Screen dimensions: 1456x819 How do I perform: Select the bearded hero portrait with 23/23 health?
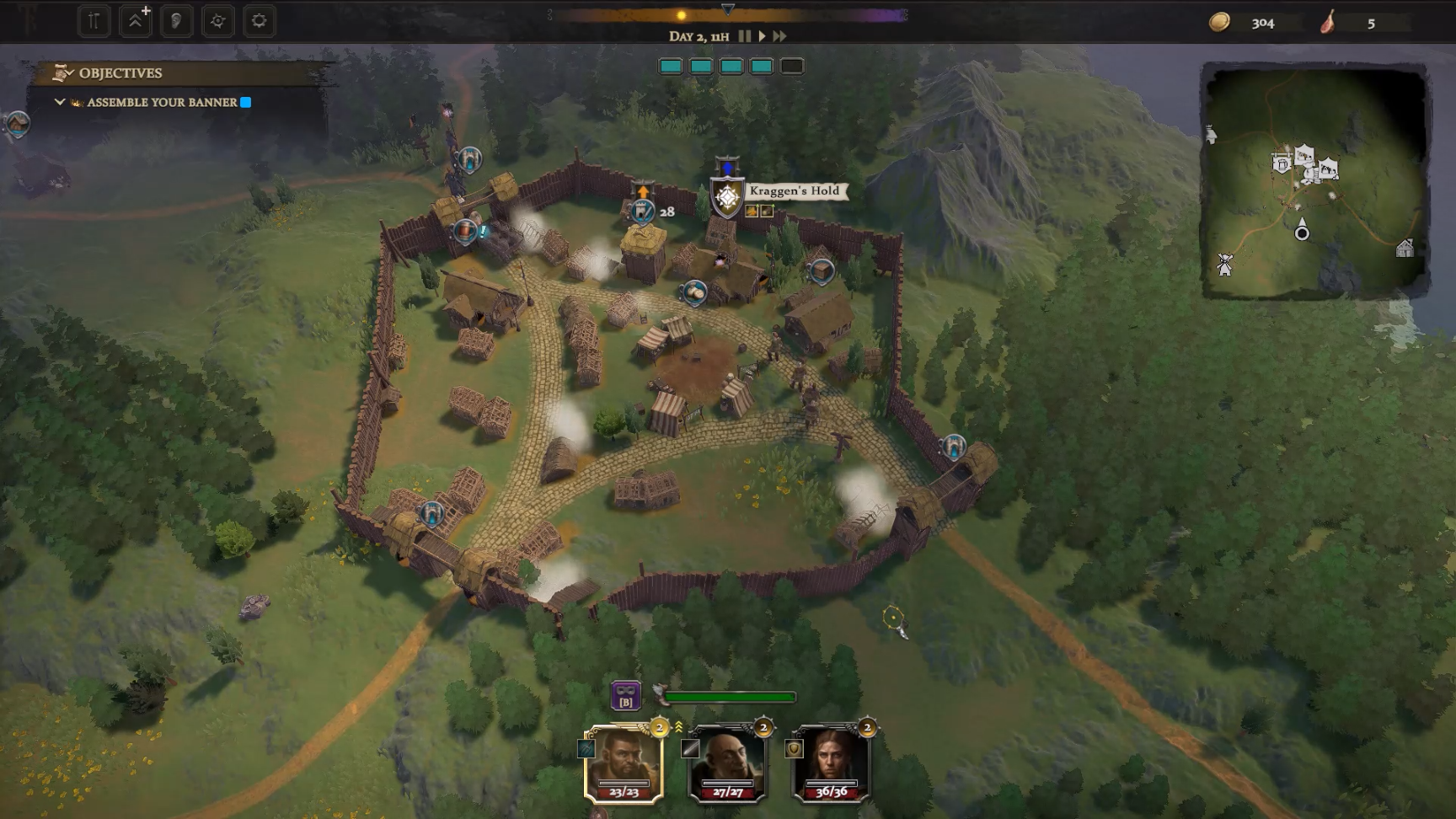(624, 763)
